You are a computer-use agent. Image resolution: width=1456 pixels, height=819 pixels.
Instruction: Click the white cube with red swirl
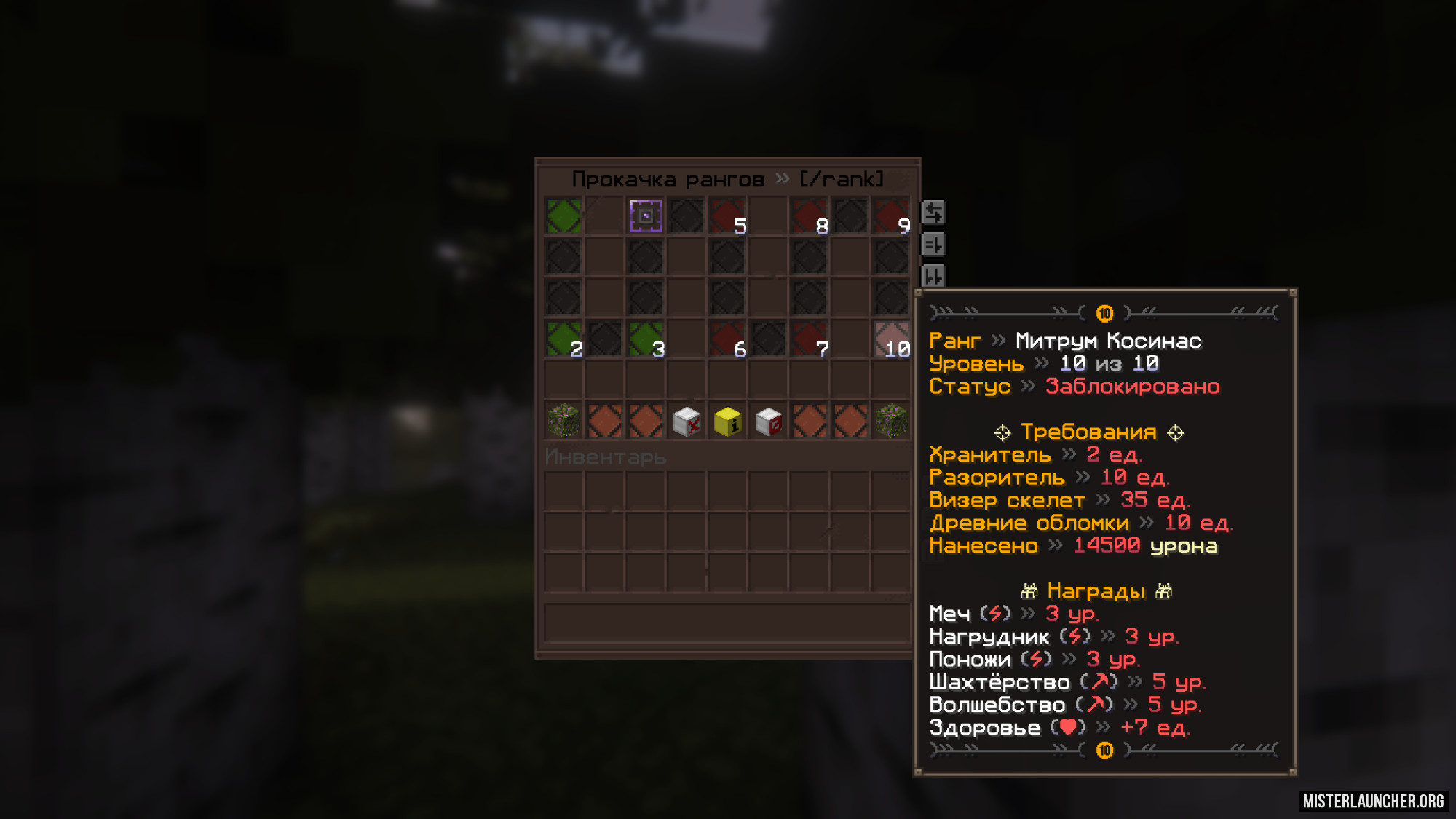click(768, 422)
